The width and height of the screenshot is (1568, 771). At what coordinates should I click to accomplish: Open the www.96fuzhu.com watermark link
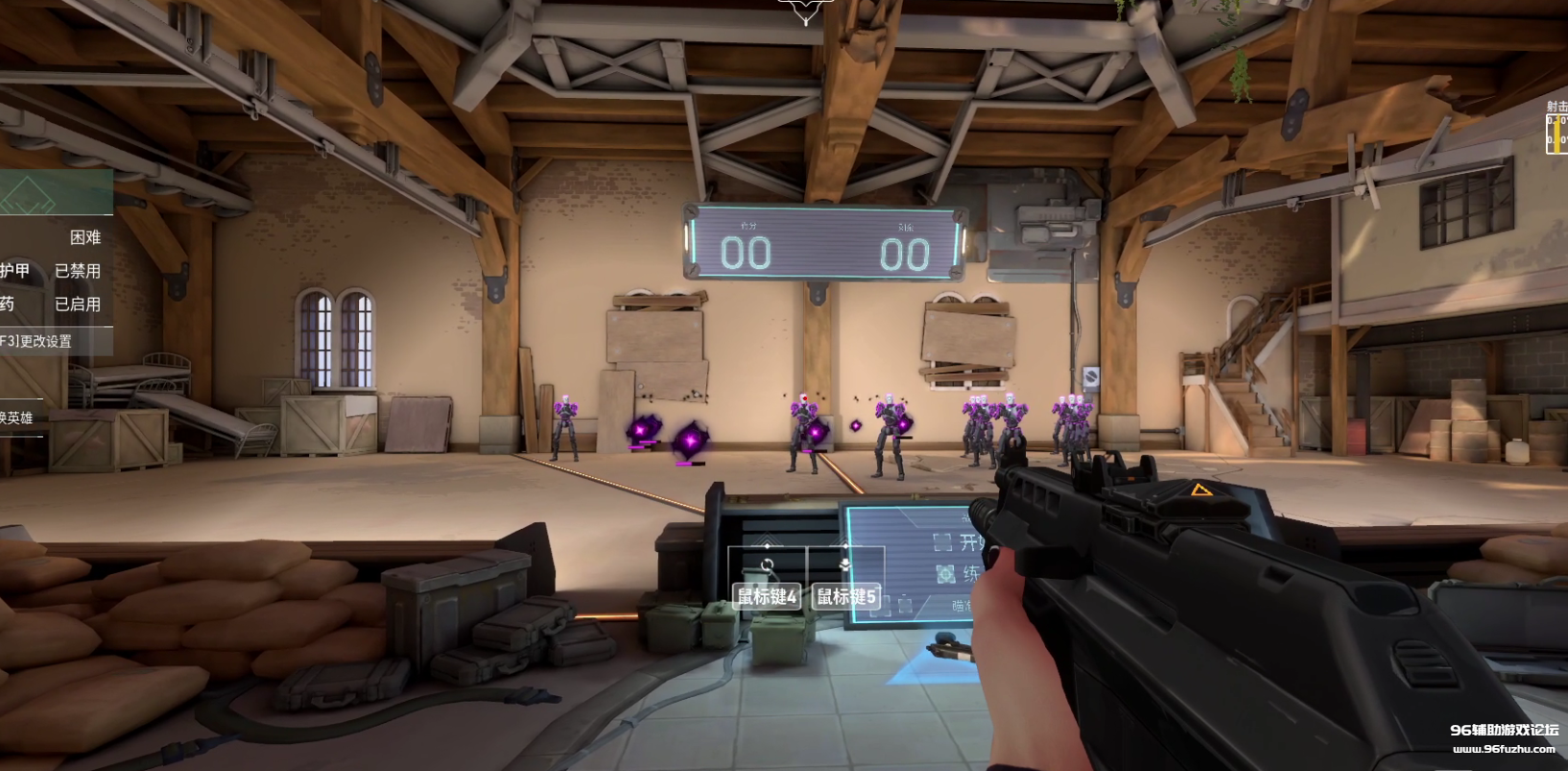coord(1503,750)
